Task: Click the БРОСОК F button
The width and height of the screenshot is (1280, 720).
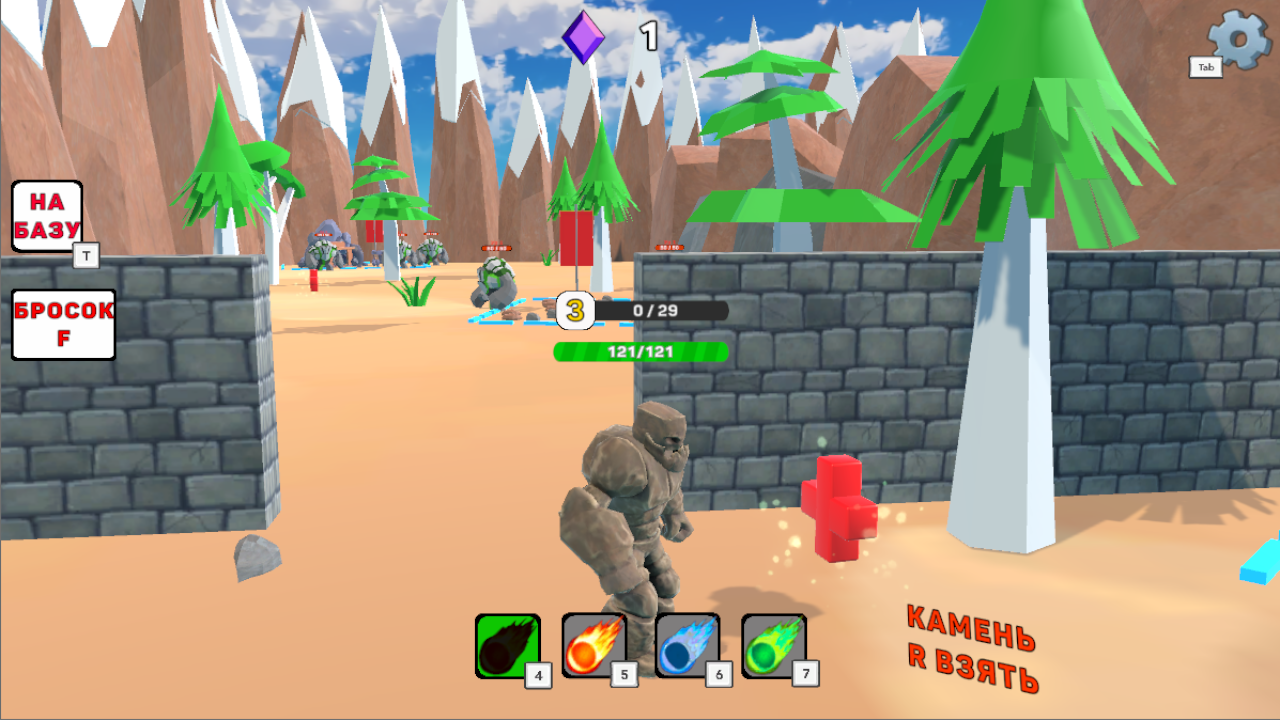Action: point(63,323)
